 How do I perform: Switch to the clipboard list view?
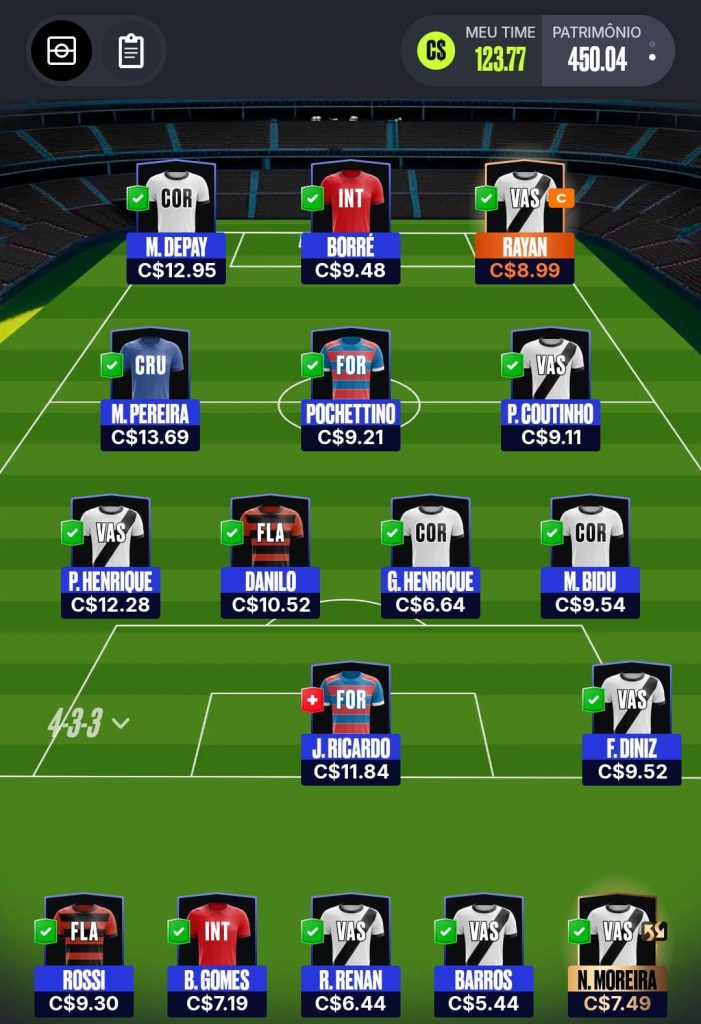tap(131, 50)
